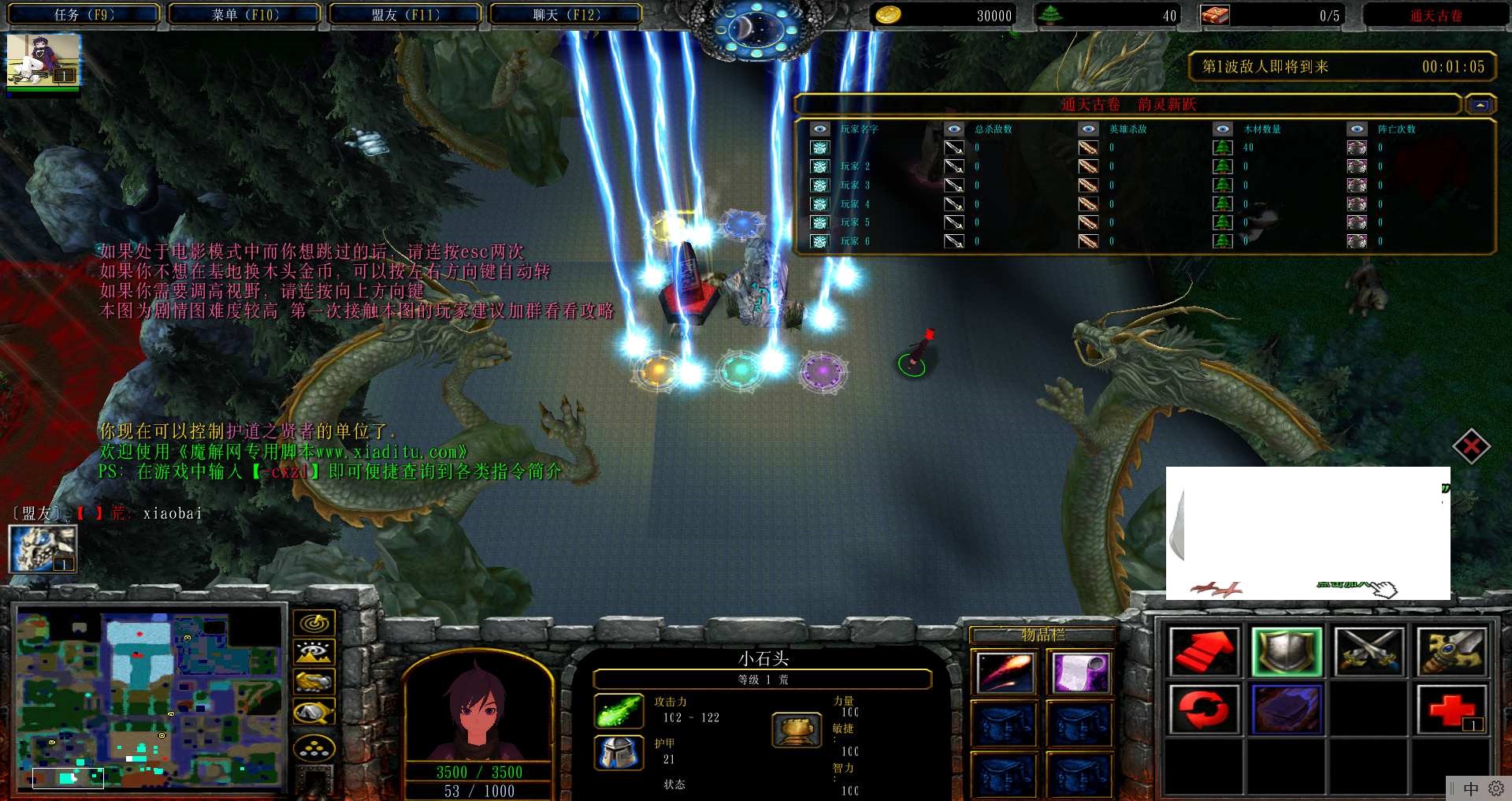
Task: Activate the crossed swords attack command
Action: pos(1369,652)
